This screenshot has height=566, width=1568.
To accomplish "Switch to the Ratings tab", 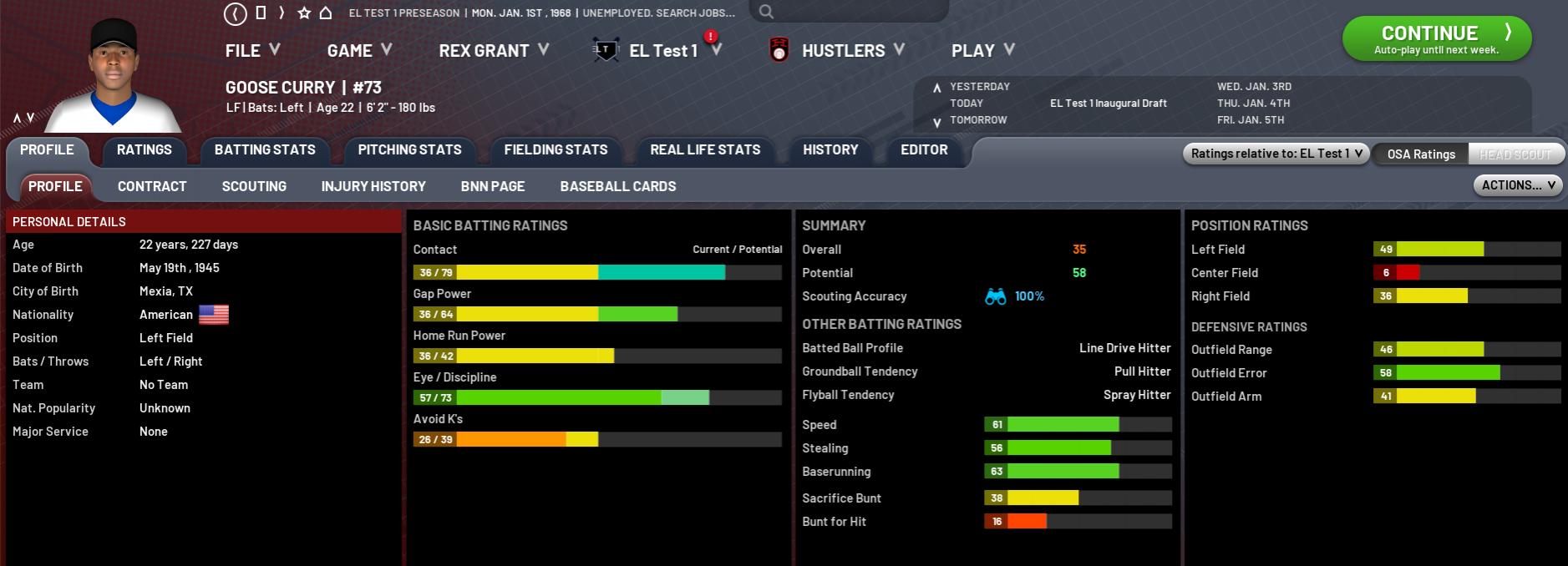I will [144, 150].
